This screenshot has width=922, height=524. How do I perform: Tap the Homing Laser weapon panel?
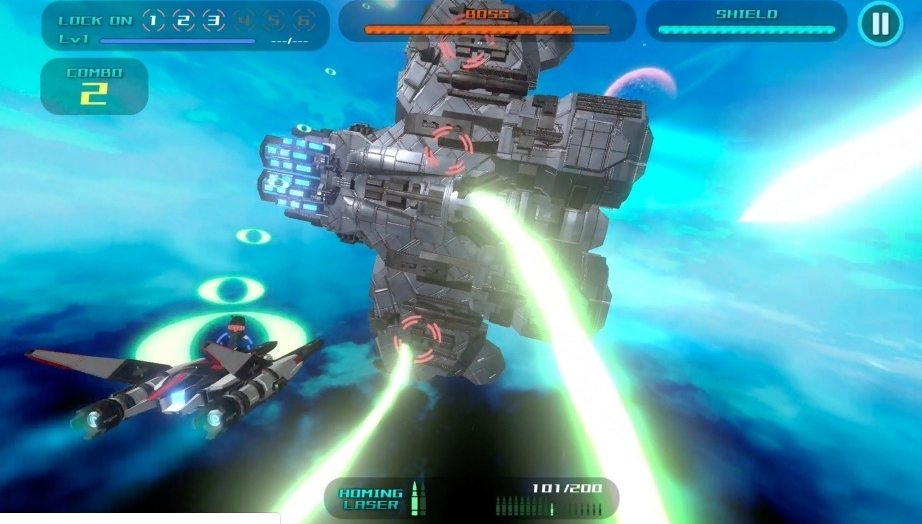click(x=470, y=497)
